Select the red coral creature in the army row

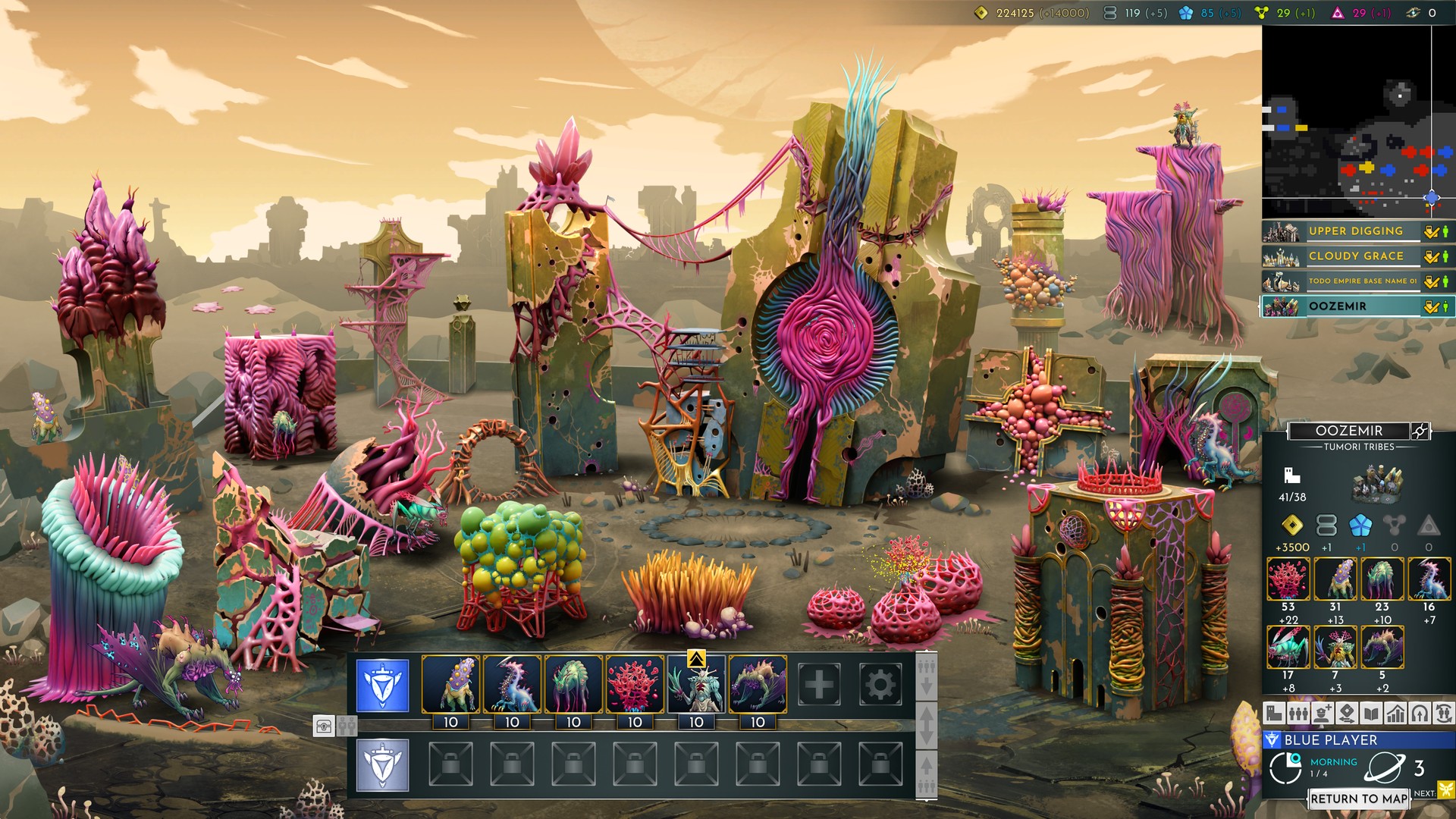click(635, 685)
